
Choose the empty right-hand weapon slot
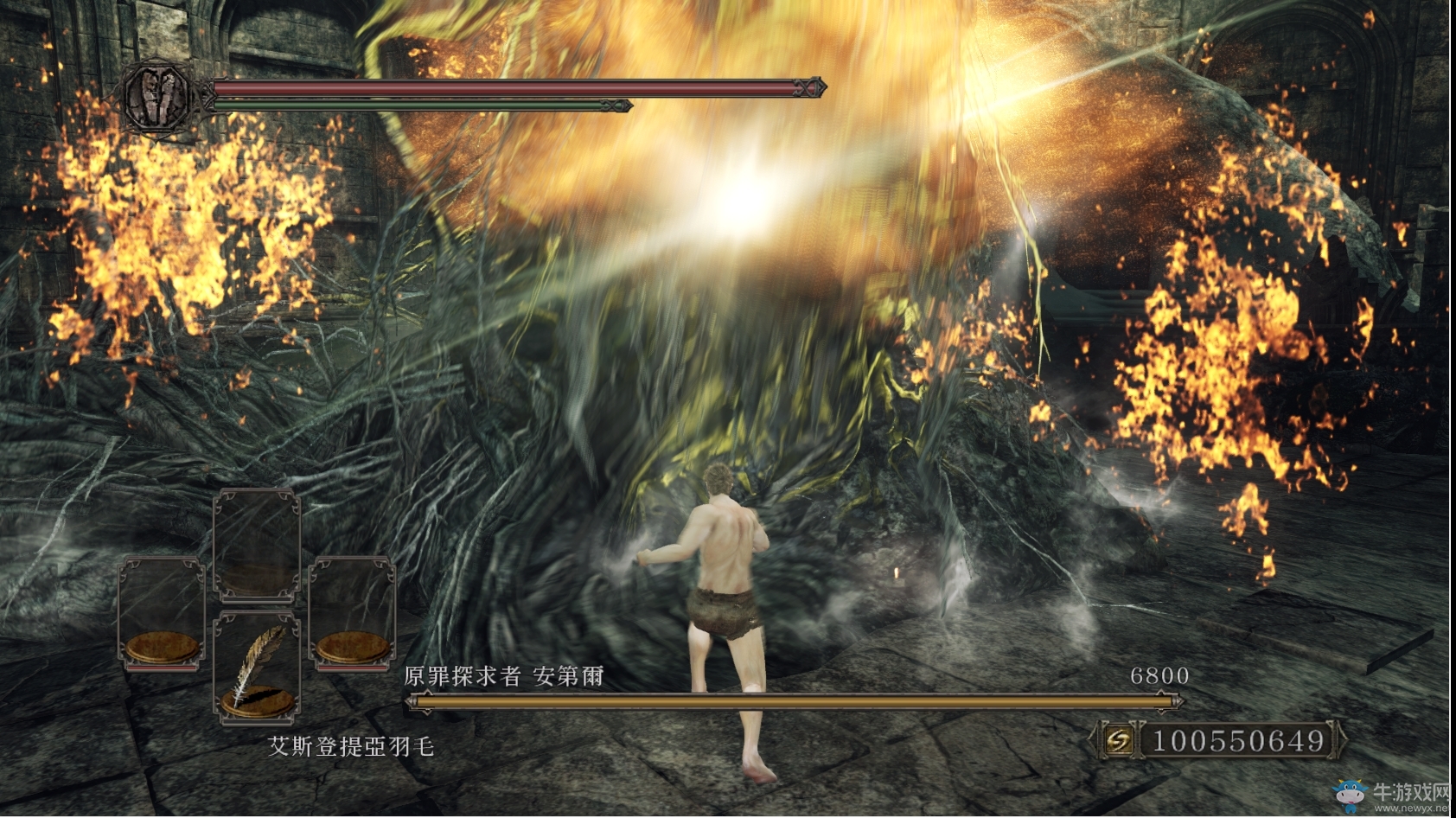tap(352, 612)
